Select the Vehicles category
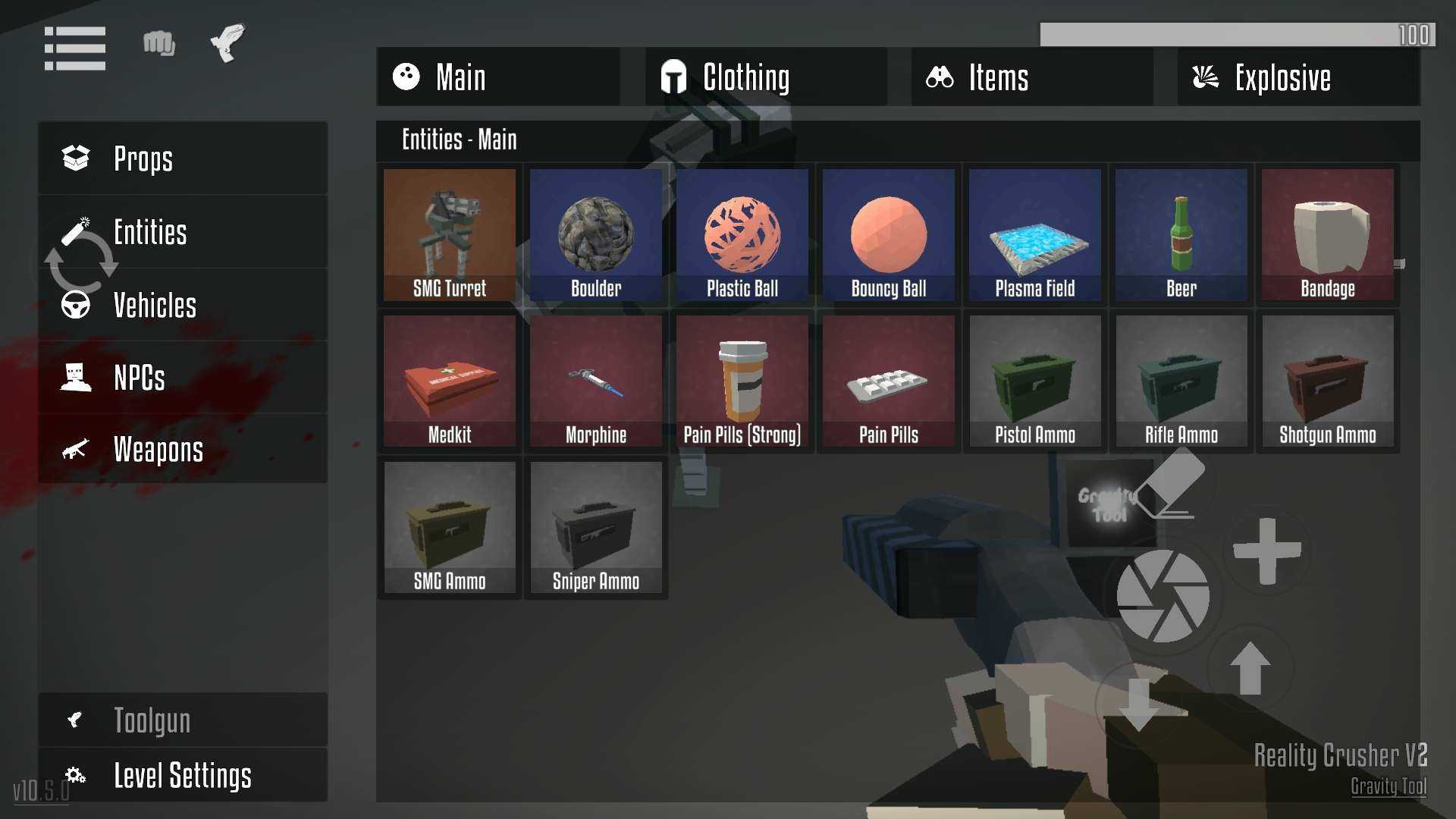 [x=182, y=305]
